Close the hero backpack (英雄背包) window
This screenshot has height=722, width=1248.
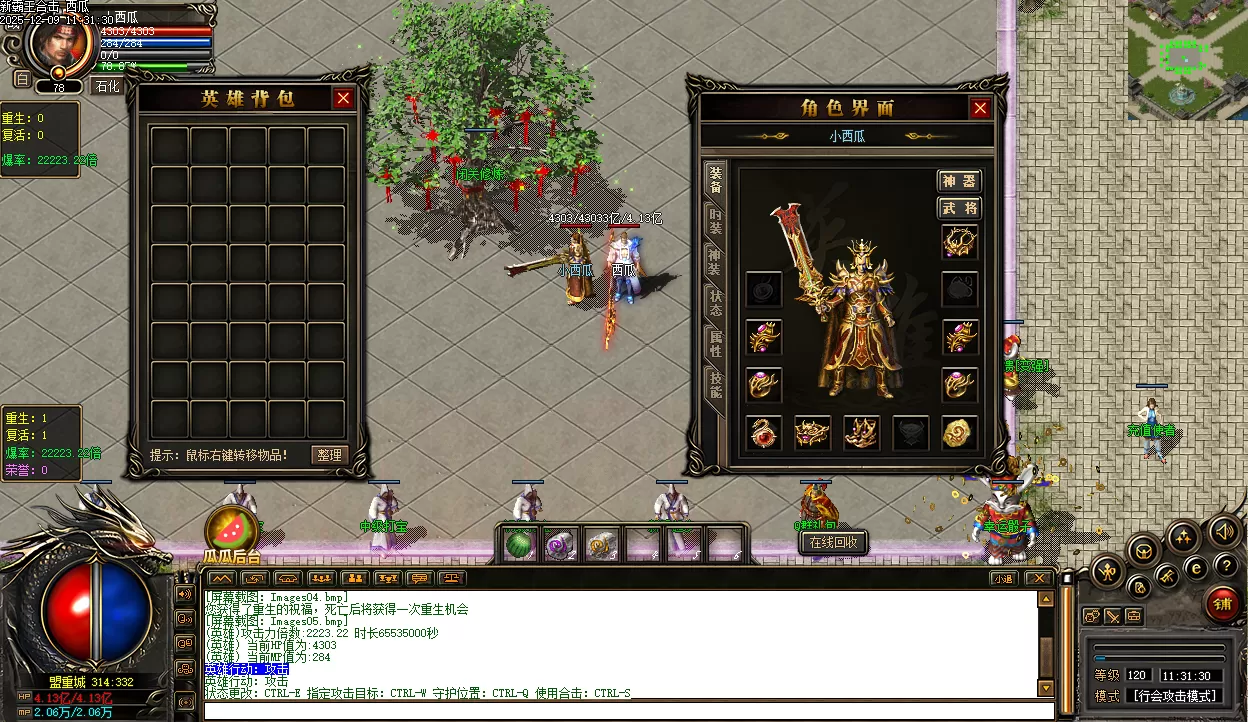[x=343, y=98]
